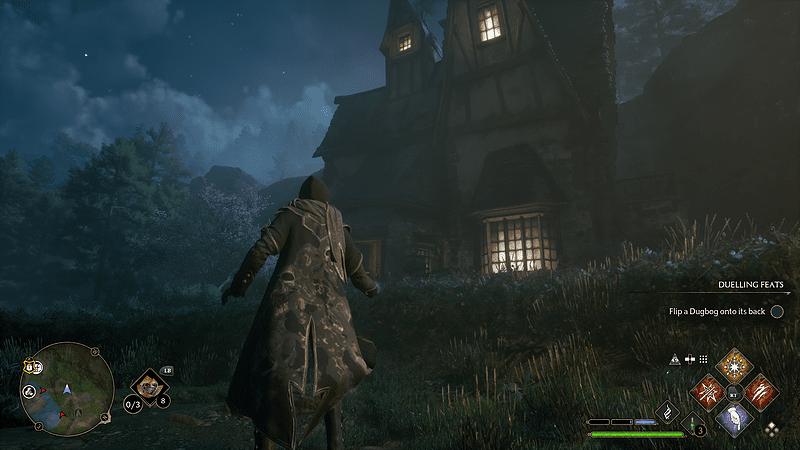Cast the red burst spell
The height and width of the screenshot is (450, 800).
pyautogui.click(x=709, y=391)
